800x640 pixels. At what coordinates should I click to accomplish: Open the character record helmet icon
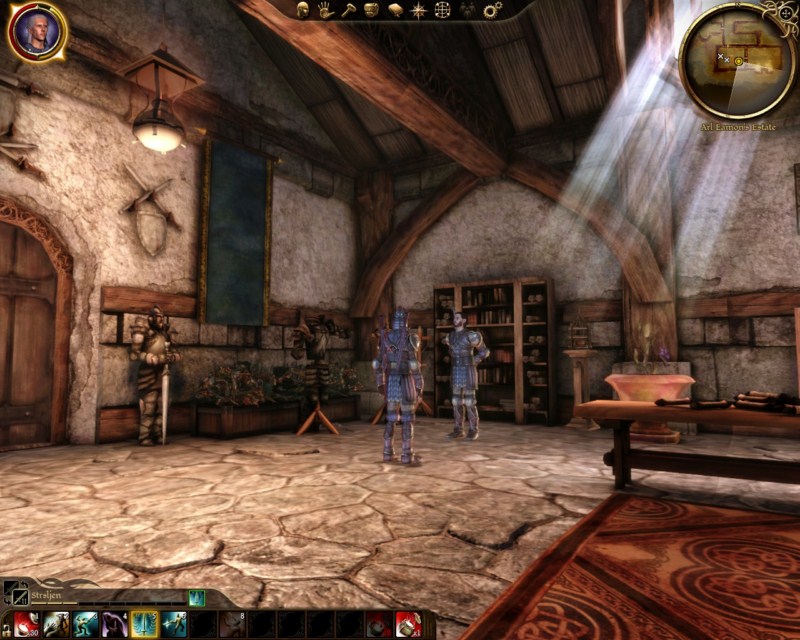(x=303, y=10)
